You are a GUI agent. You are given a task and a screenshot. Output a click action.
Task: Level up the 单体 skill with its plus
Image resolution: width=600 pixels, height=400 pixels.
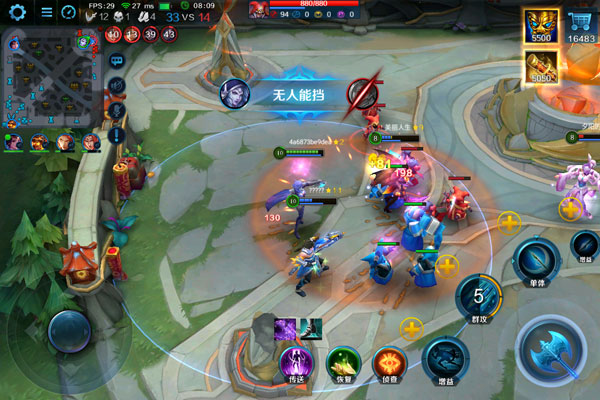pyautogui.click(x=509, y=222)
